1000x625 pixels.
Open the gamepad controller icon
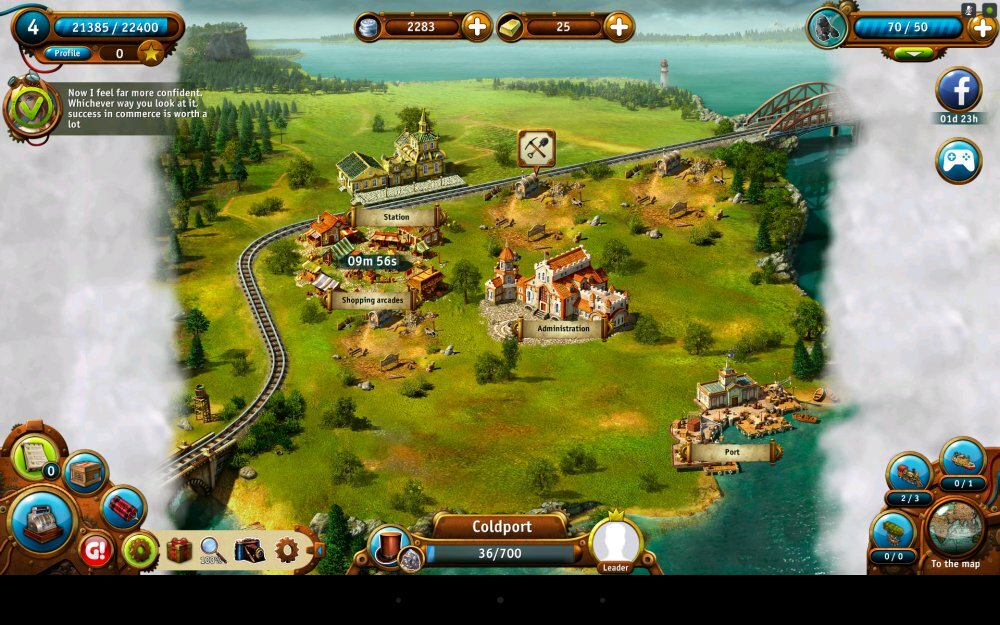pyautogui.click(x=958, y=161)
